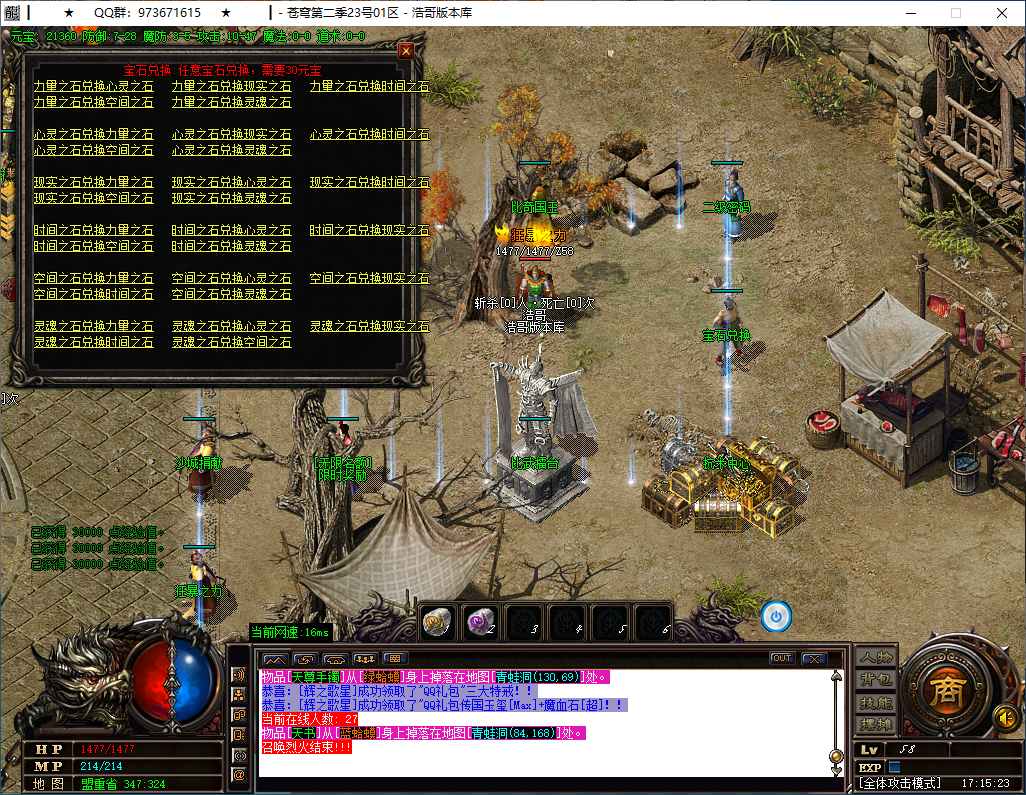Choose 空间之石兑换灵魂之石 exchange

pos(231,294)
